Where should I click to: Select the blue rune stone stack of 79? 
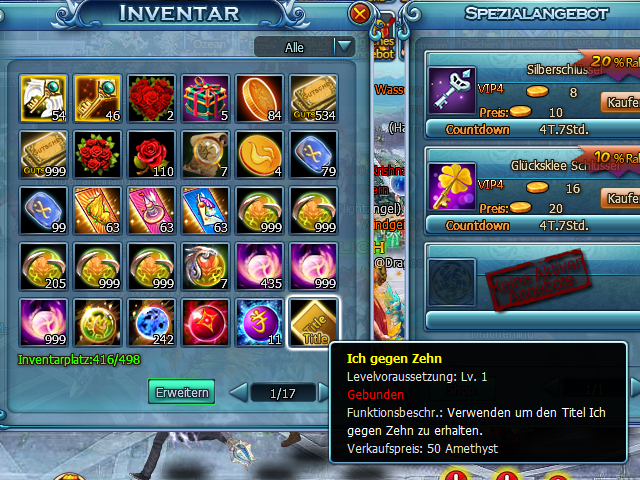tap(313, 155)
